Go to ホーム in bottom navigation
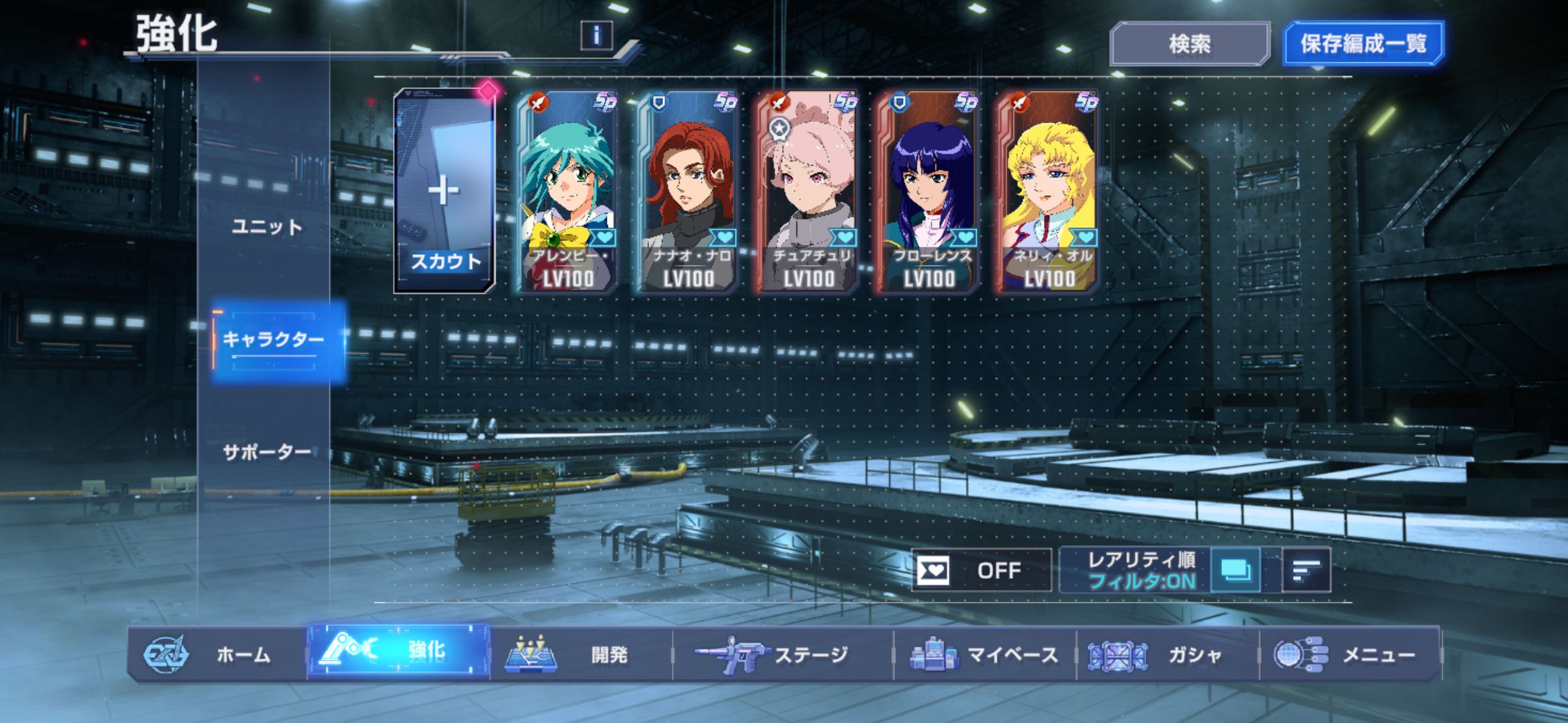 (x=217, y=654)
